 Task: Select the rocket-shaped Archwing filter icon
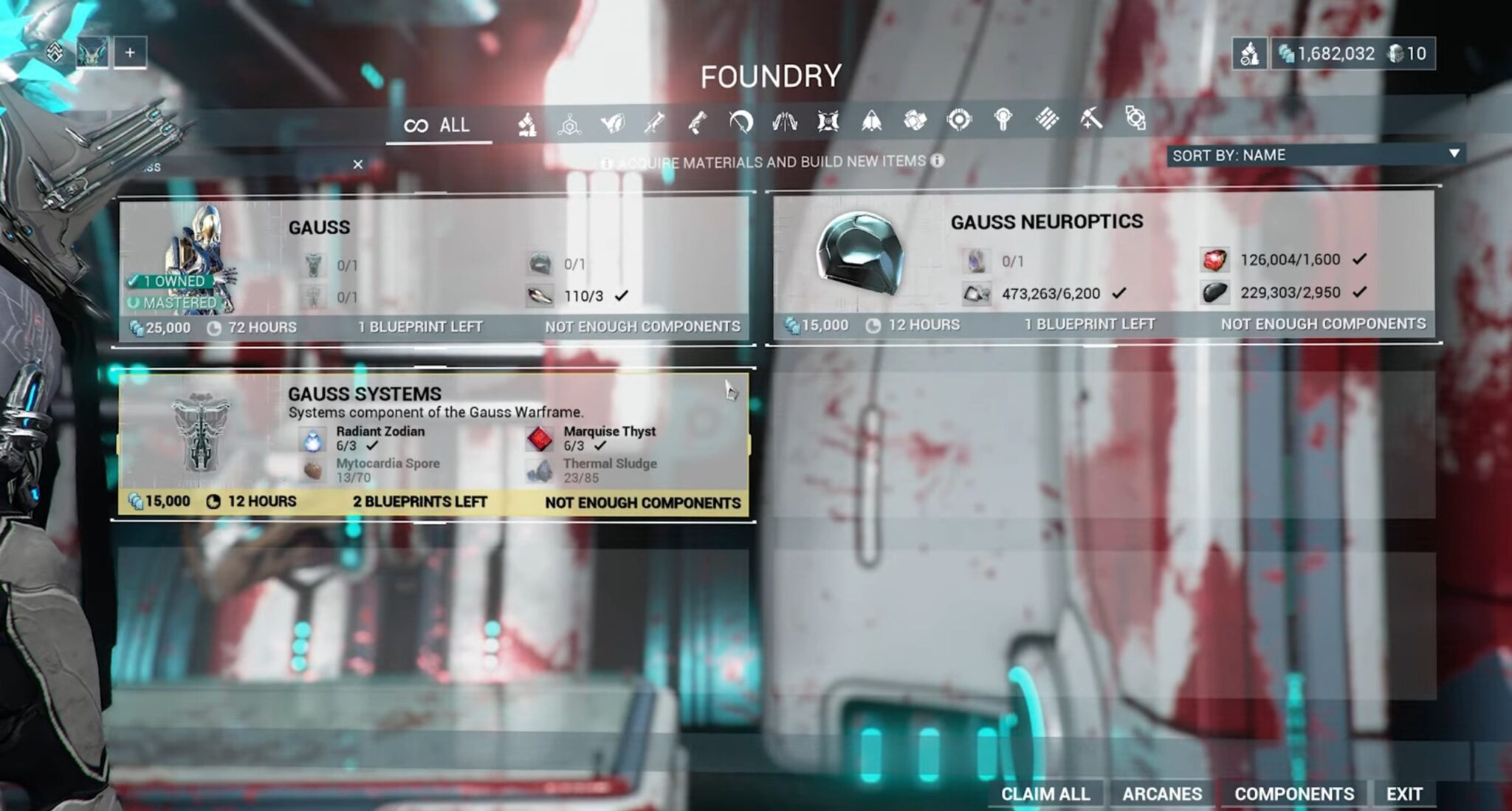(x=870, y=124)
